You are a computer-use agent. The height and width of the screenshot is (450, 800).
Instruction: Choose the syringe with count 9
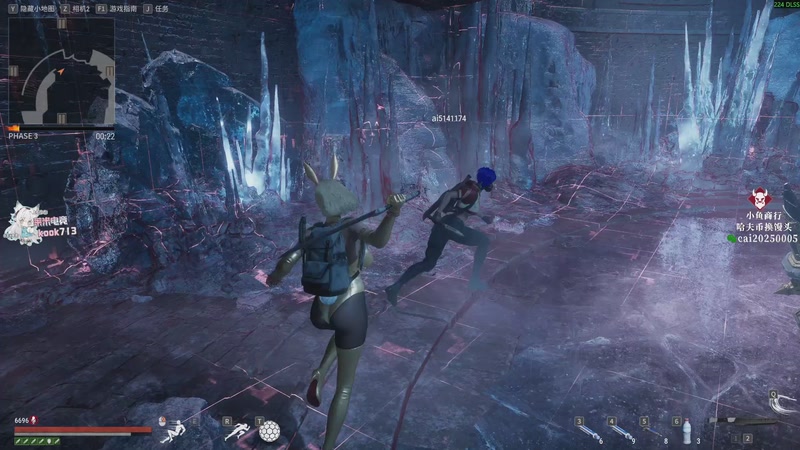622,432
